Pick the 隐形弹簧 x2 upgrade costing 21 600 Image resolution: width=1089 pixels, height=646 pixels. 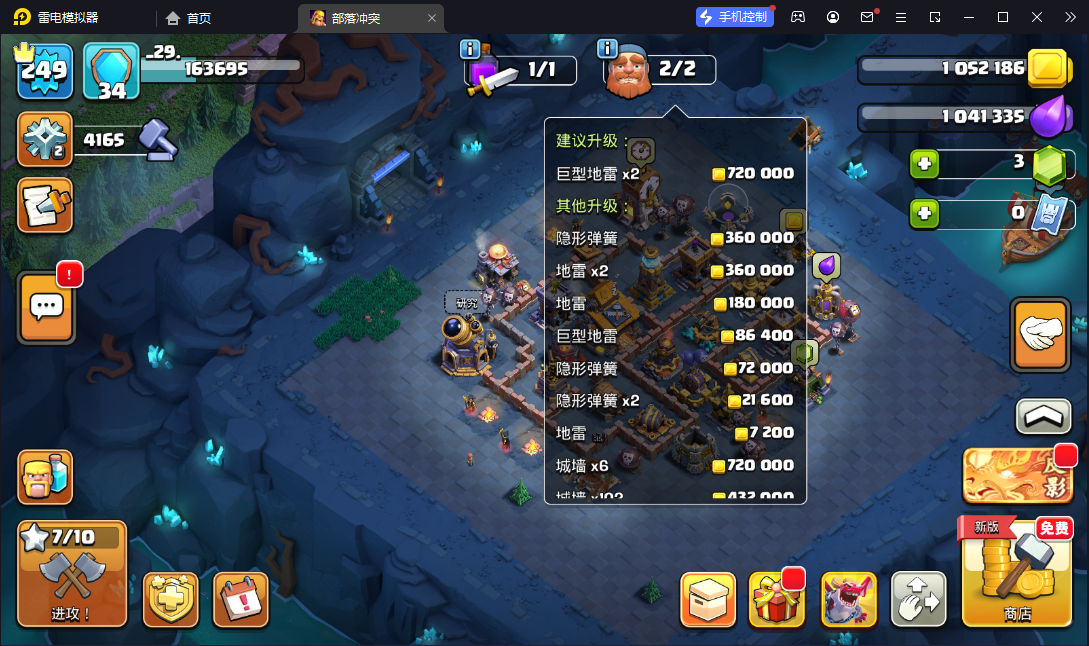tap(675, 400)
